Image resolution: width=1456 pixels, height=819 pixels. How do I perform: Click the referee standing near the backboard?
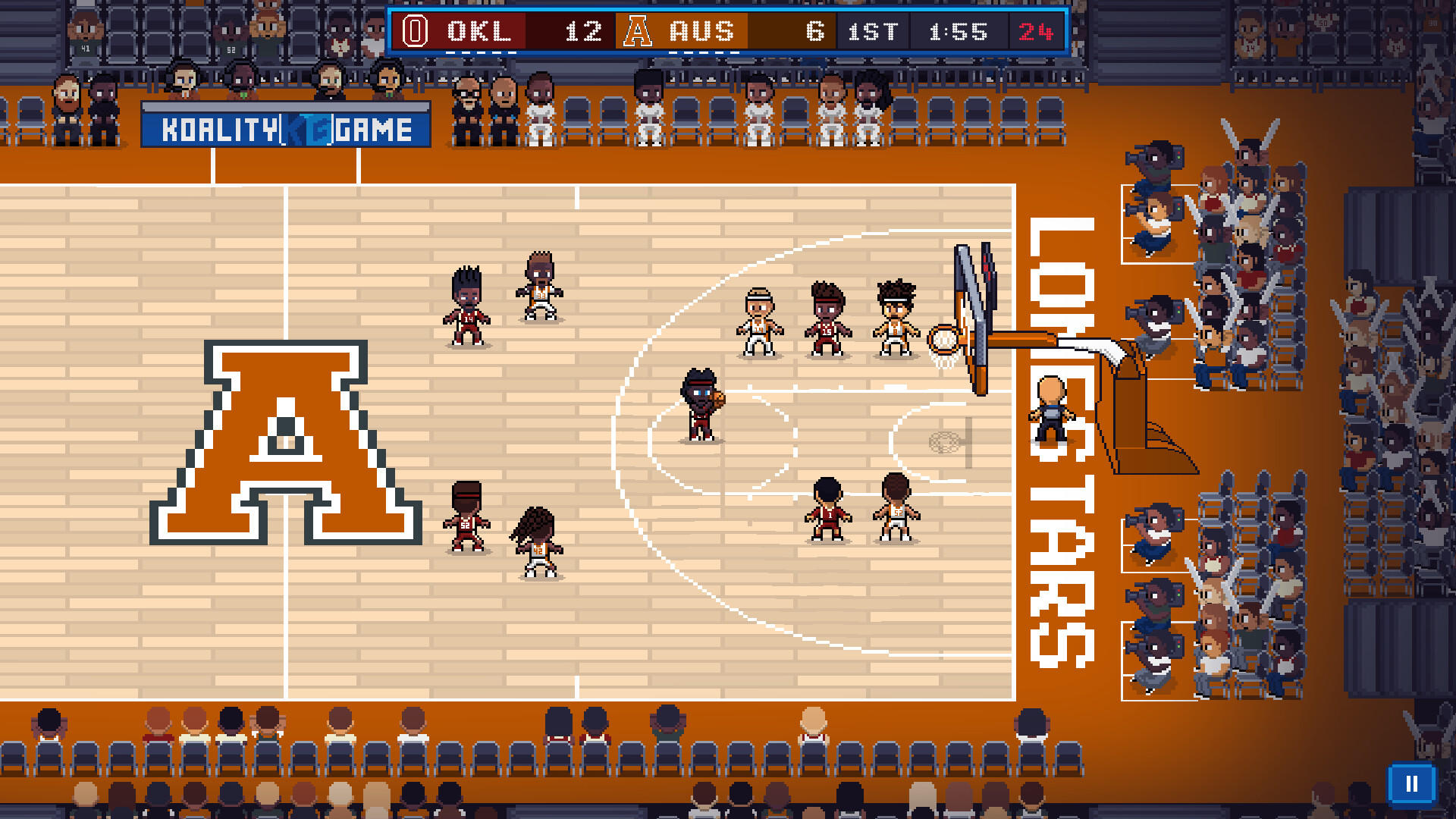tap(1050, 409)
